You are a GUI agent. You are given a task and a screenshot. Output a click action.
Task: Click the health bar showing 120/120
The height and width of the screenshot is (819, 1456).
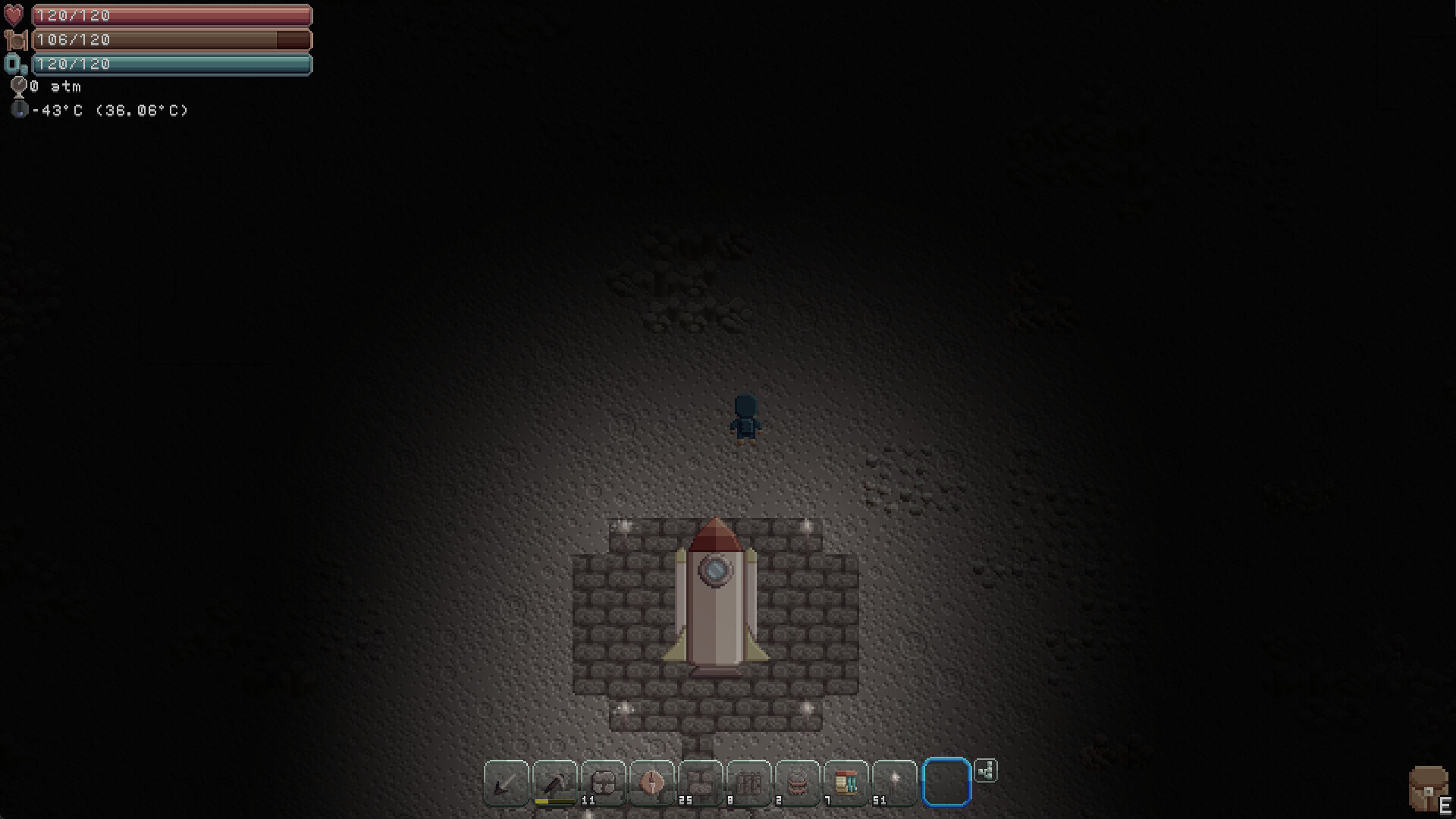pos(171,14)
